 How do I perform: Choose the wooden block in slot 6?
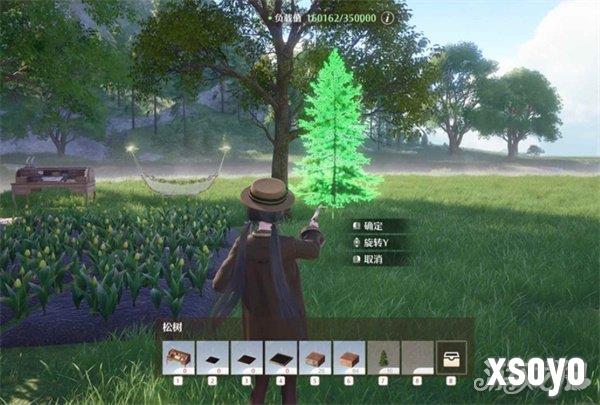pyautogui.click(x=349, y=357)
